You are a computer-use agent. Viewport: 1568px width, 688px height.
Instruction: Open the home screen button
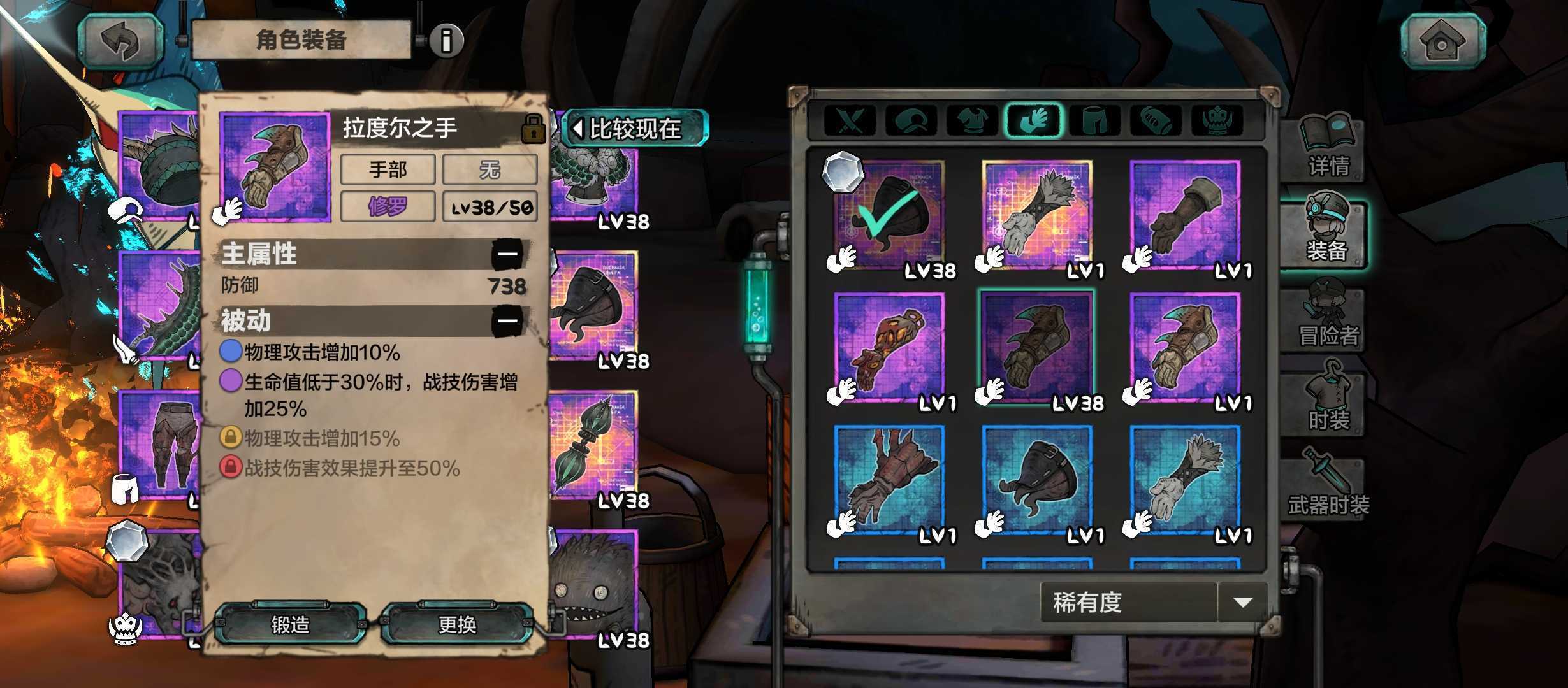pos(1442,41)
